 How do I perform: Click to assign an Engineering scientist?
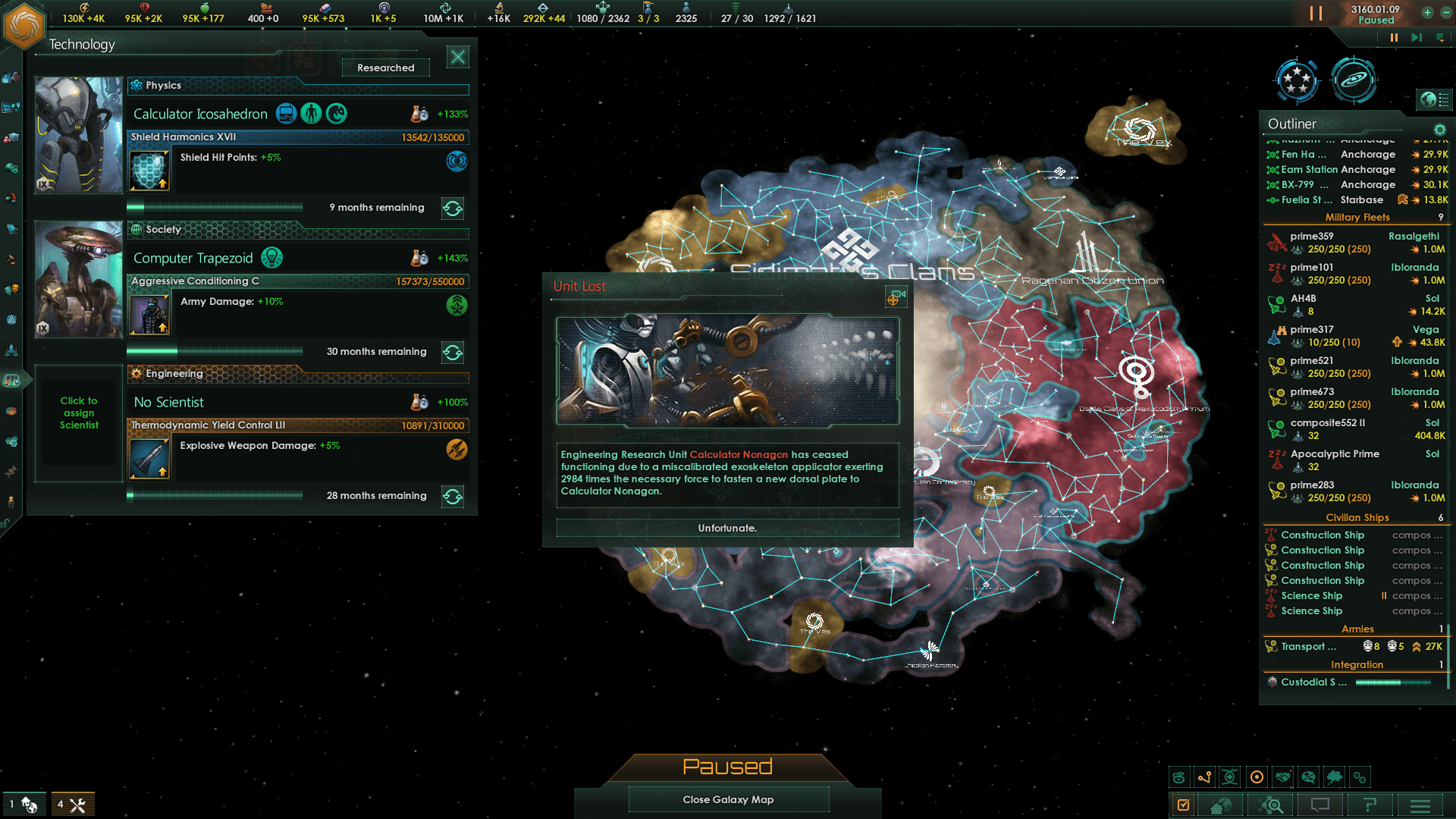pyautogui.click(x=79, y=413)
